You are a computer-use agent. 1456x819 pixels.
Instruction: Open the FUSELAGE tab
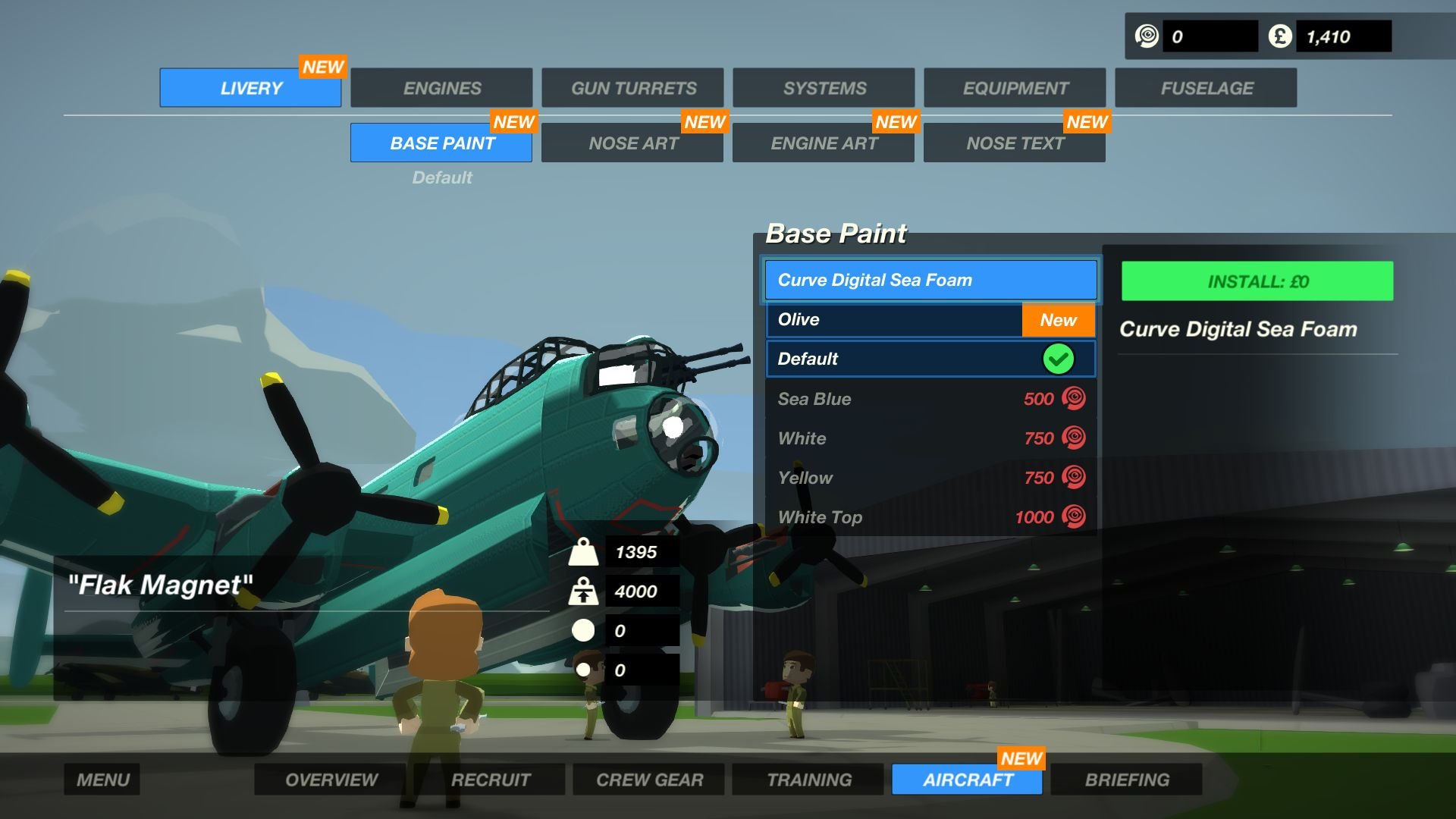tap(1205, 87)
